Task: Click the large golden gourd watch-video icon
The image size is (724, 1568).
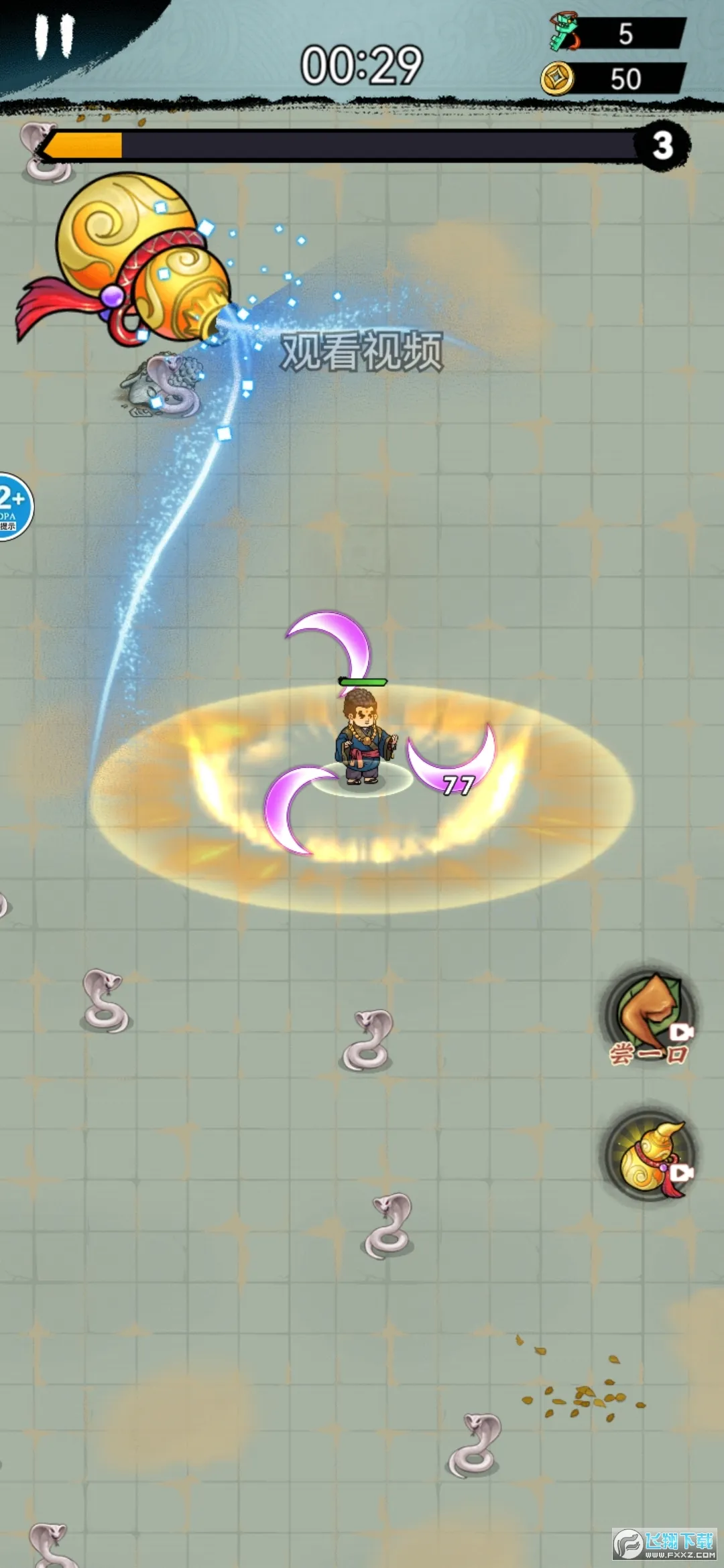Action: (x=134, y=261)
